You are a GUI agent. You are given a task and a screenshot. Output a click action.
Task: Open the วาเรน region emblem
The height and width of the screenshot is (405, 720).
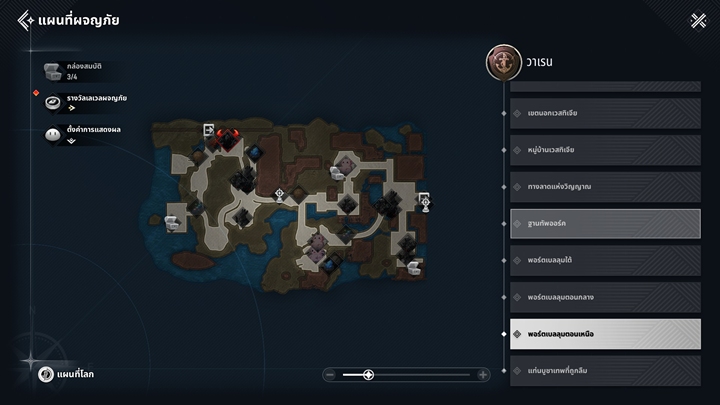501,62
